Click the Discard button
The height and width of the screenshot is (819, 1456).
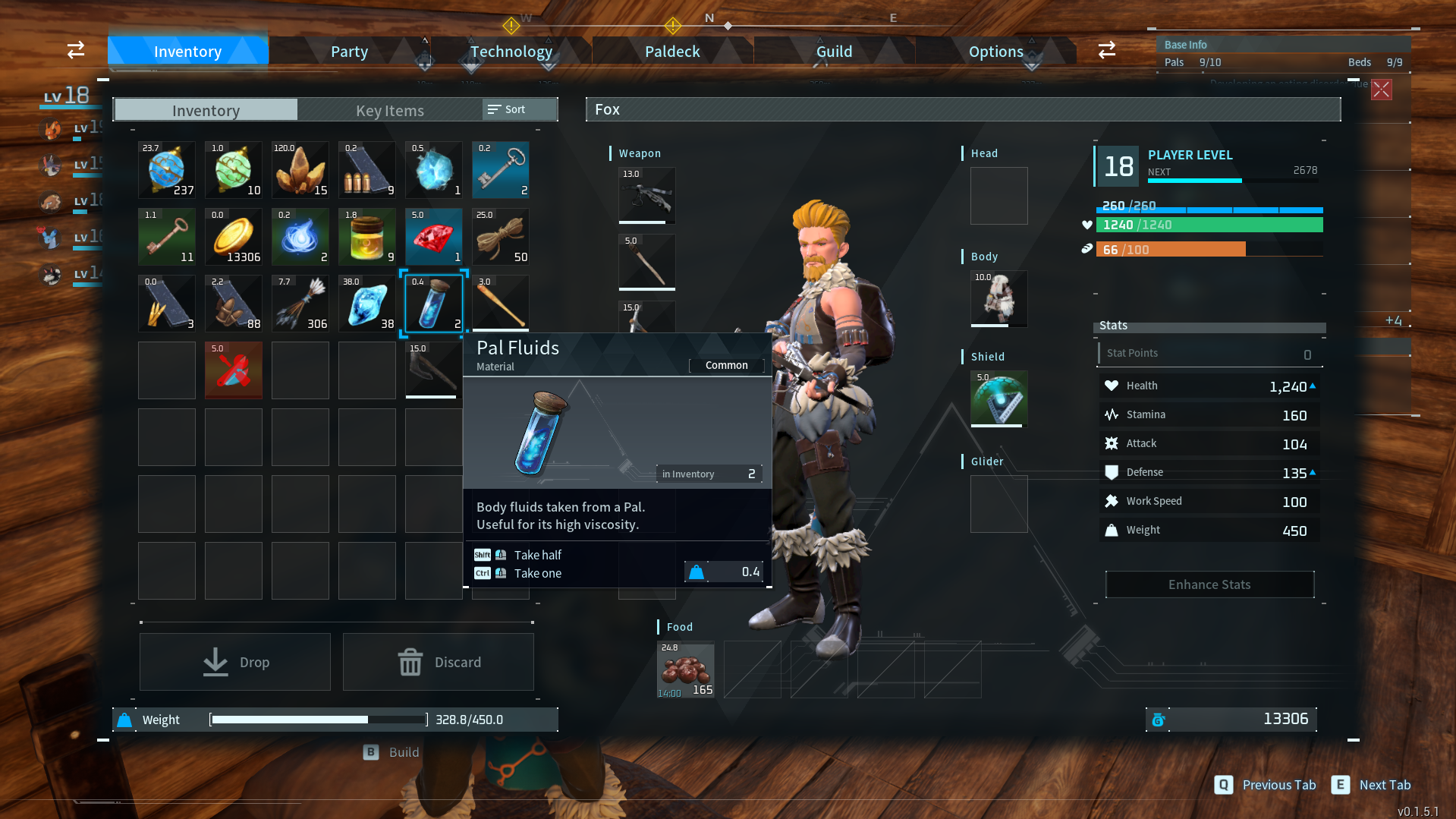click(439, 661)
